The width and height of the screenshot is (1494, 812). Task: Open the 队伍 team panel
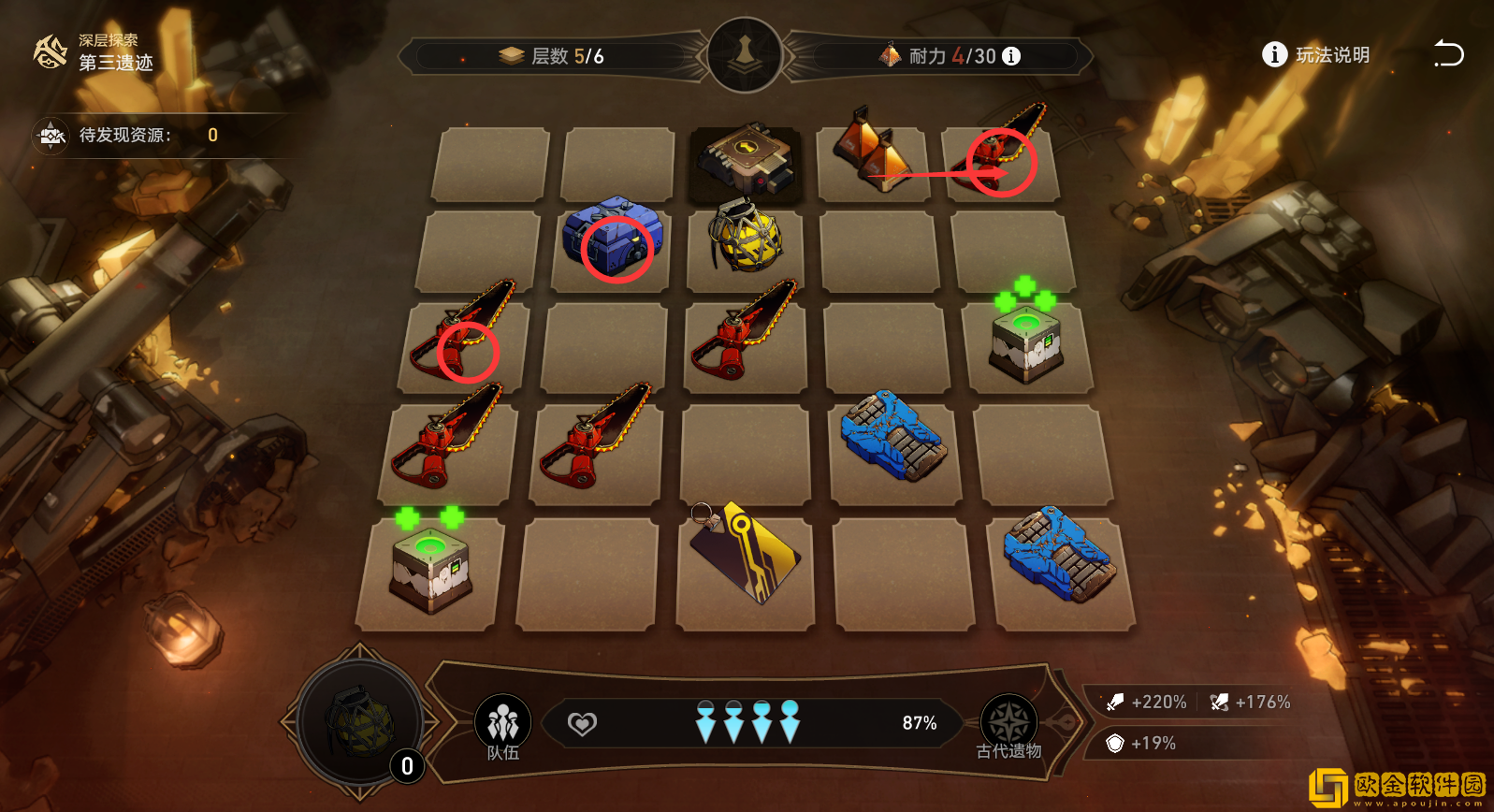(503, 725)
